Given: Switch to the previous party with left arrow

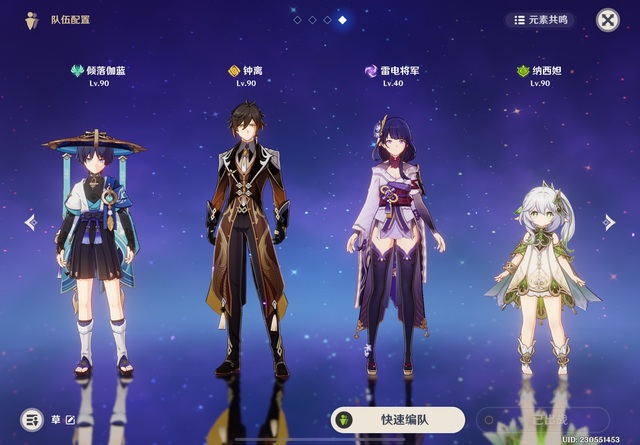Looking at the screenshot, I should pyautogui.click(x=30, y=222).
